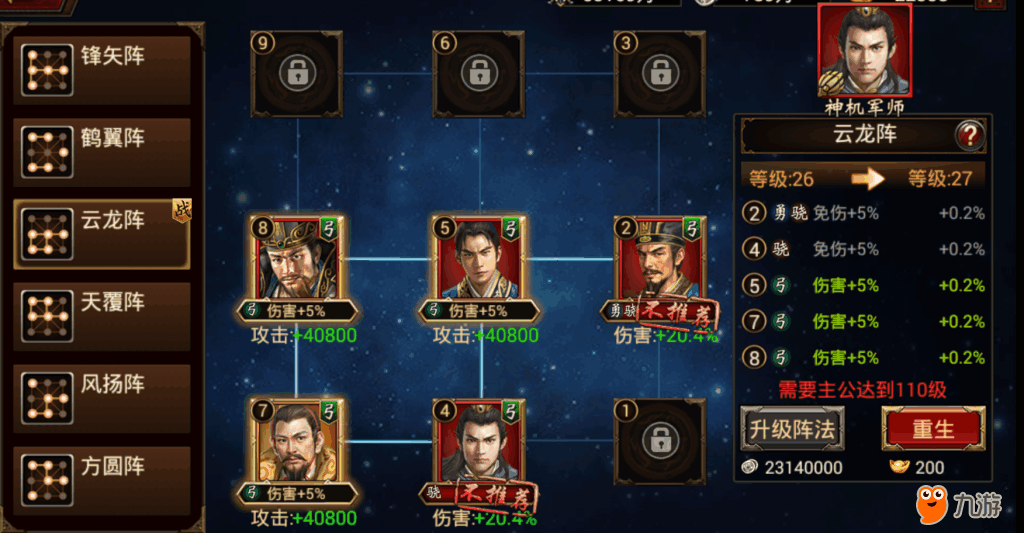The width and height of the screenshot is (1024, 533).
Task: Pick the general in slot 2
Action: pyautogui.click(x=658, y=260)
